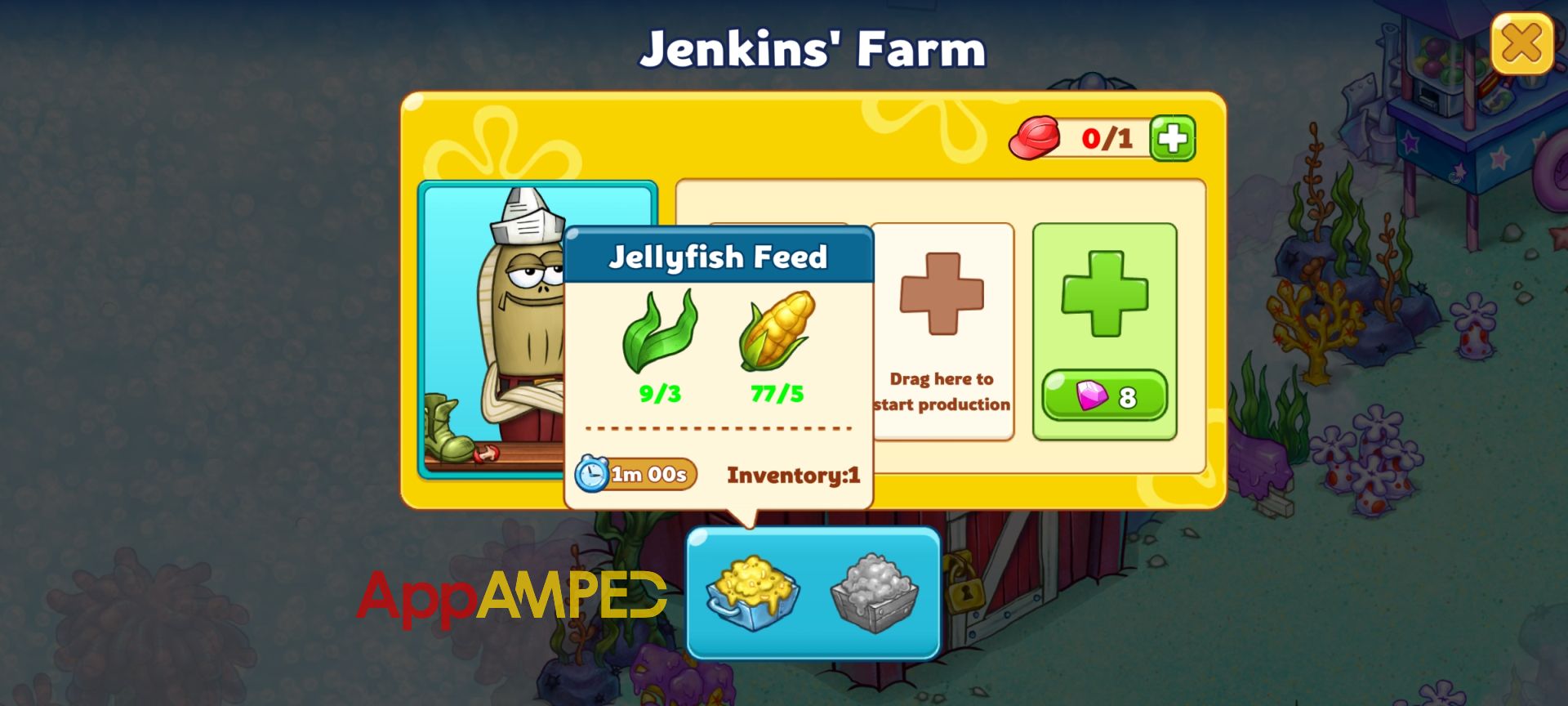This screenshot has height=706, width=1568.
Task: Select the green kelp ingredient icon
Action: coord(661,335)
